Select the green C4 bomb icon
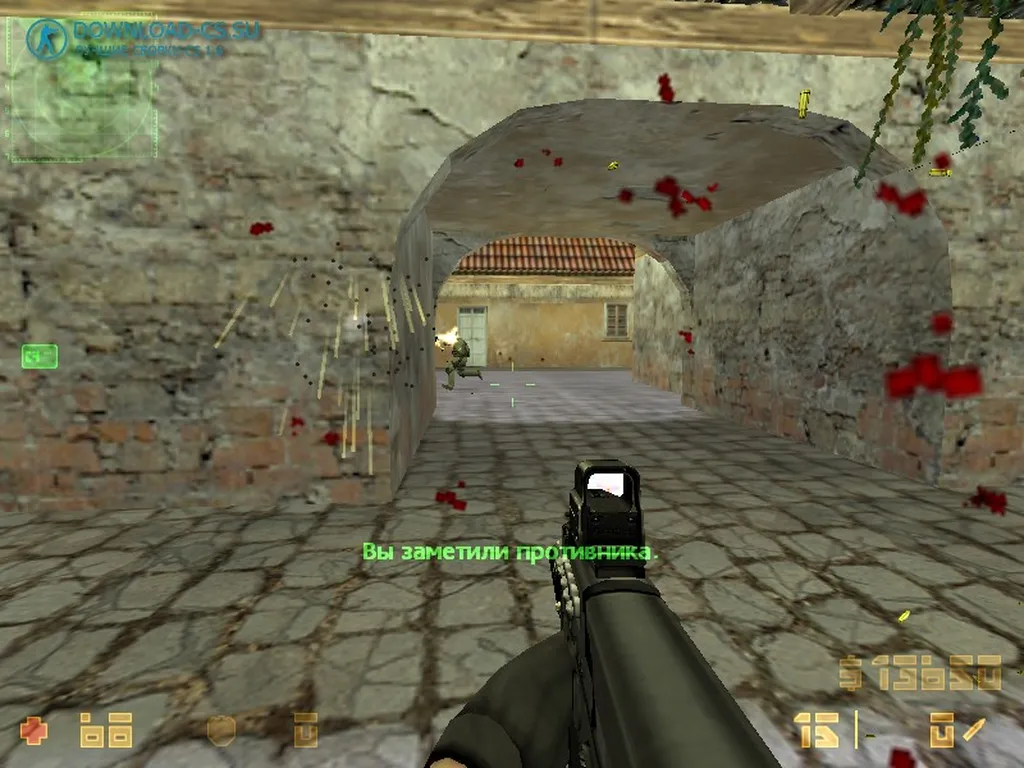The image size is (1024, 768). tap(39, 355)
